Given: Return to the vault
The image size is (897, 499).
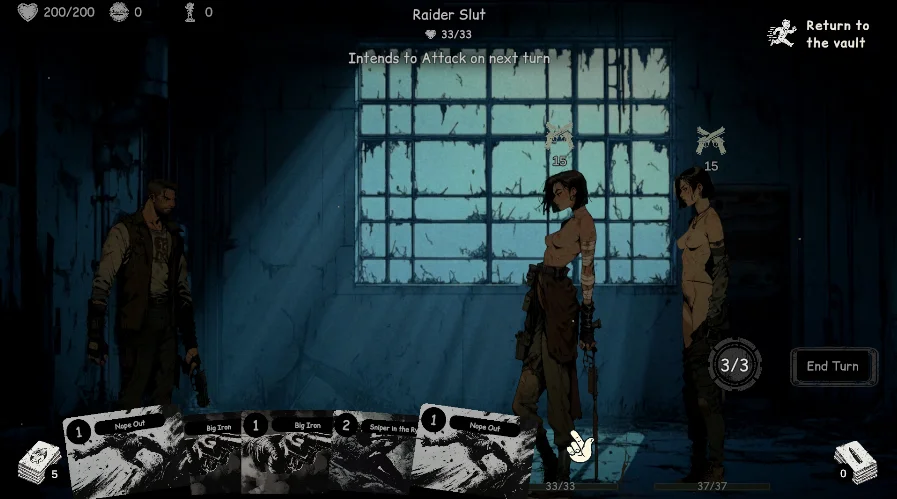Looking at the screenshot, I should 820,34.
